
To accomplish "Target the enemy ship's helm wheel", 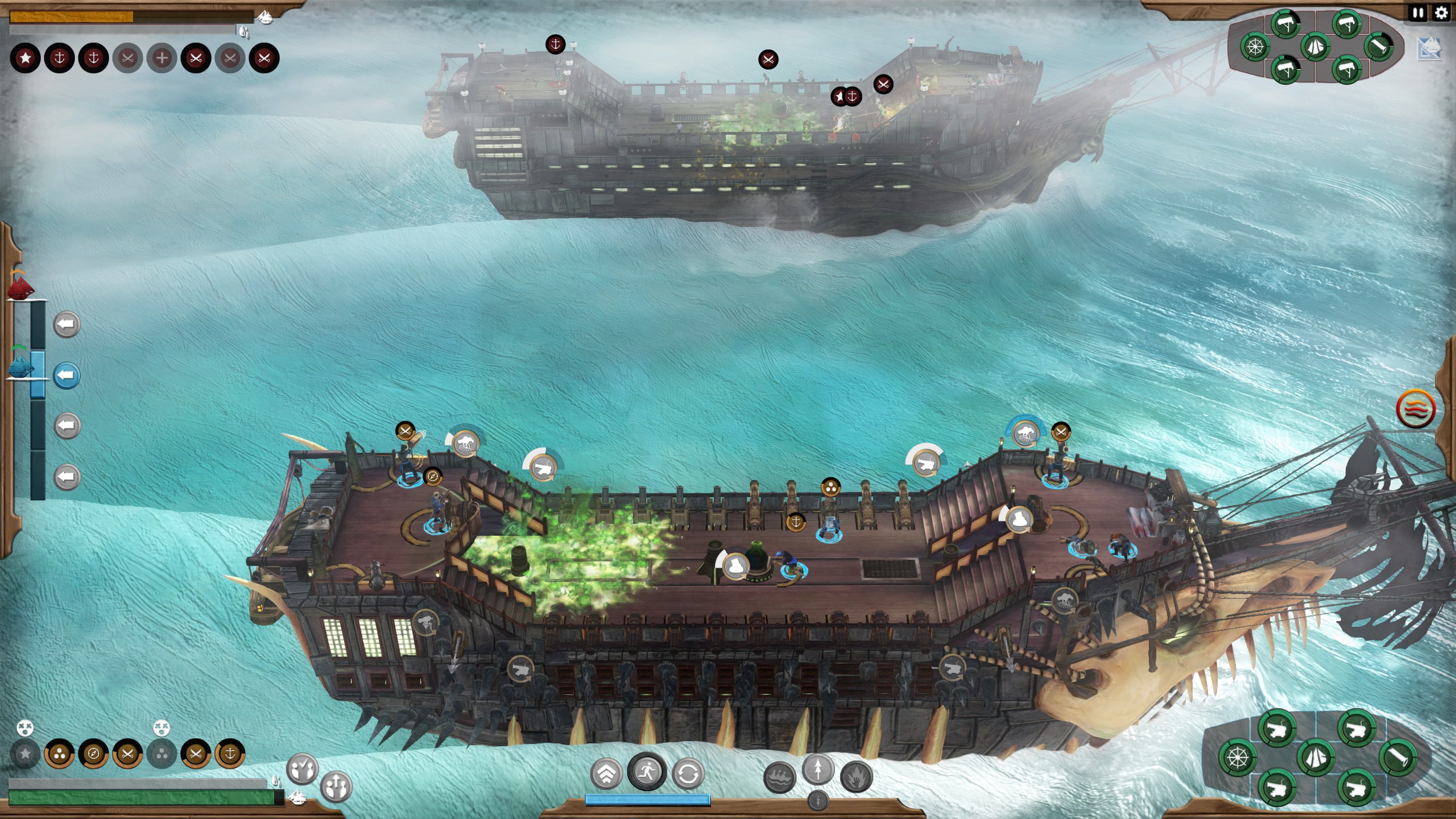I will click(x=1255, y=47).
